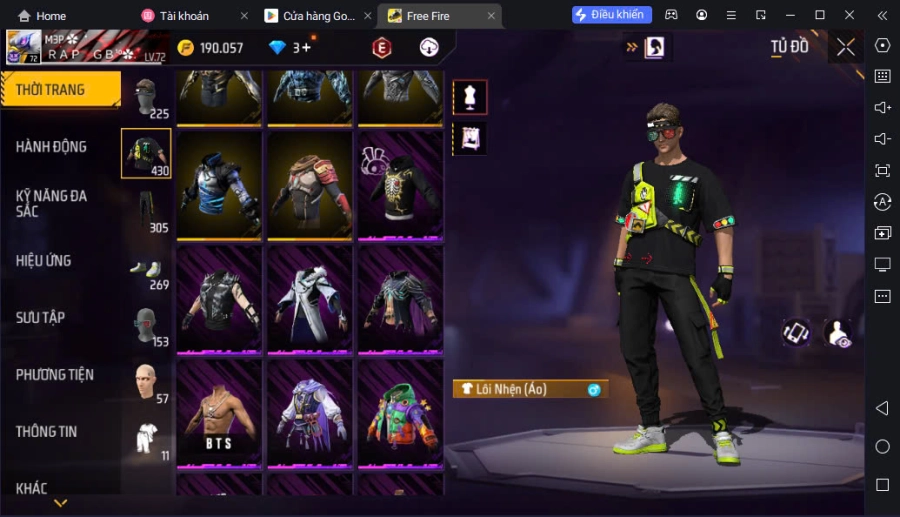900x517 pixels.
Task: Select the pants subcategory with 305 items
Action: (146, 210)
